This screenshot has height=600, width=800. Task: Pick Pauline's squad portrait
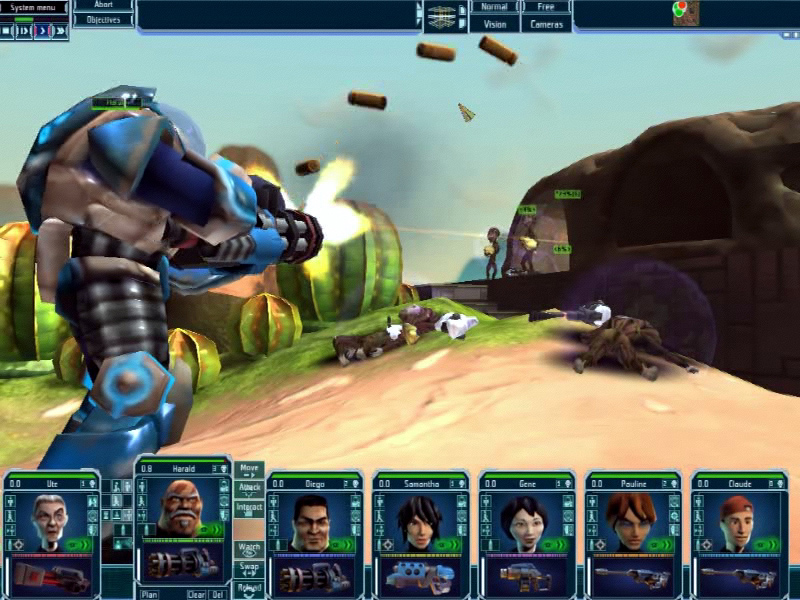pos(630,520)
